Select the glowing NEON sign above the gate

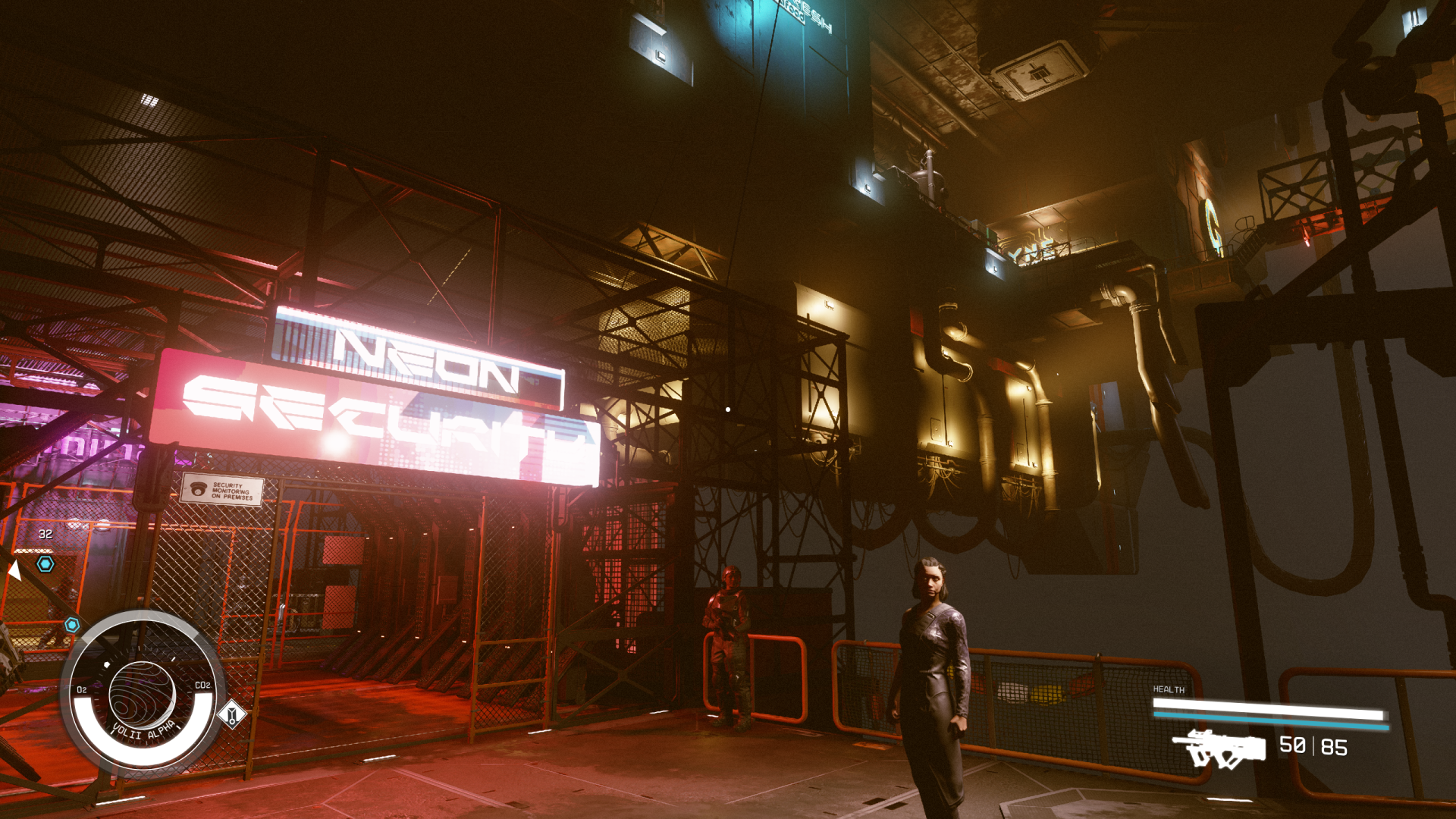(x=418, y=356)
